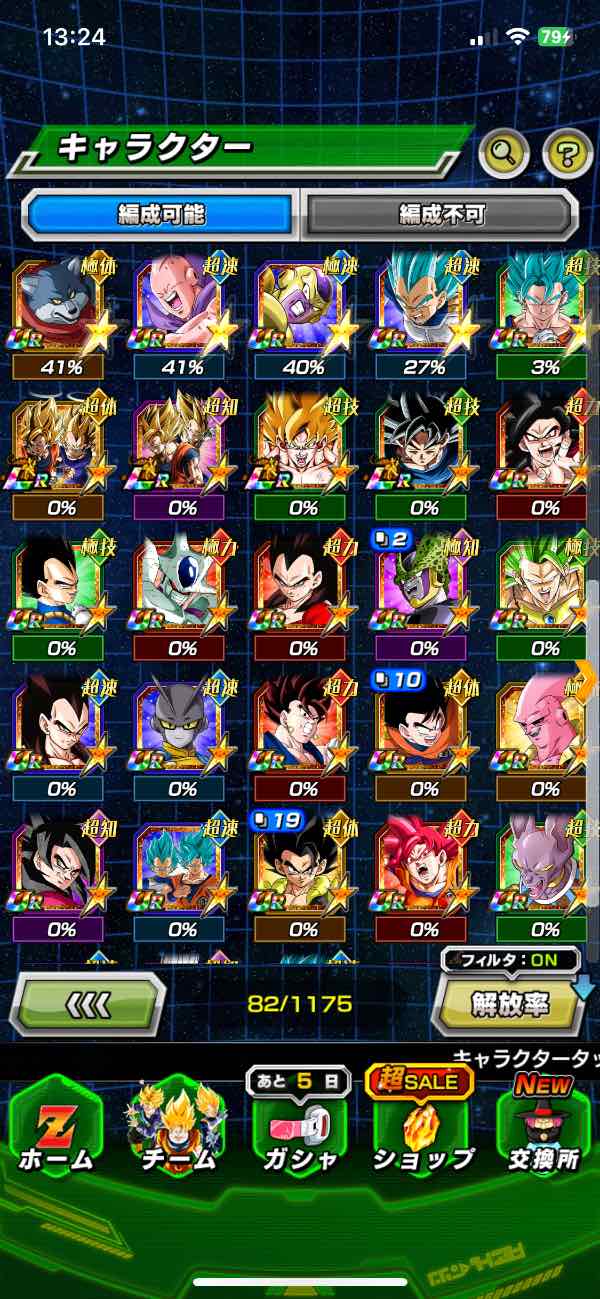Open the question mark help button
The image size is (600, 1299).
tap(567, 153)
